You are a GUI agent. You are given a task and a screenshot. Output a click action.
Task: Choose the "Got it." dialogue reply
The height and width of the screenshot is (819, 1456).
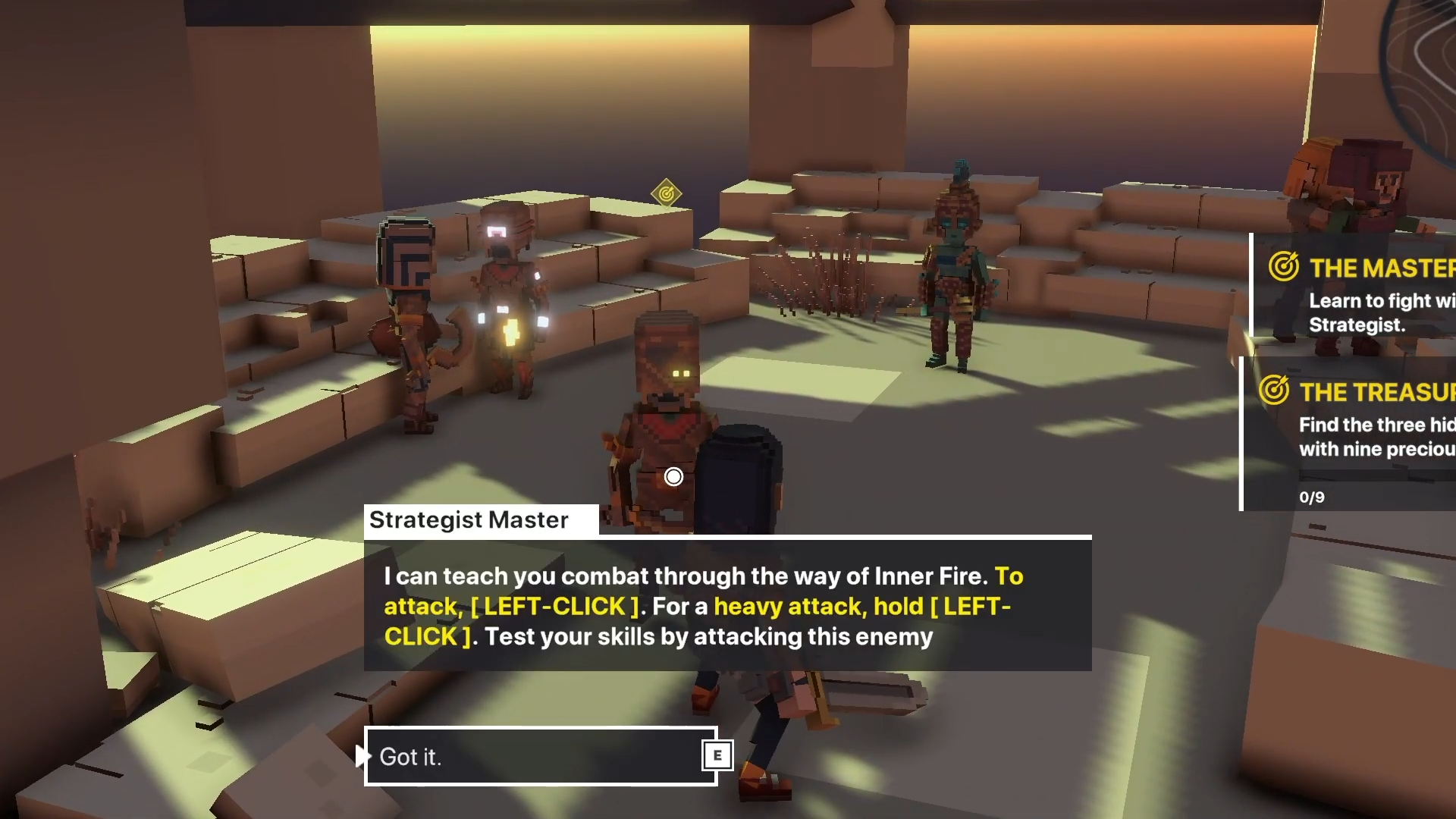[541, 756]
